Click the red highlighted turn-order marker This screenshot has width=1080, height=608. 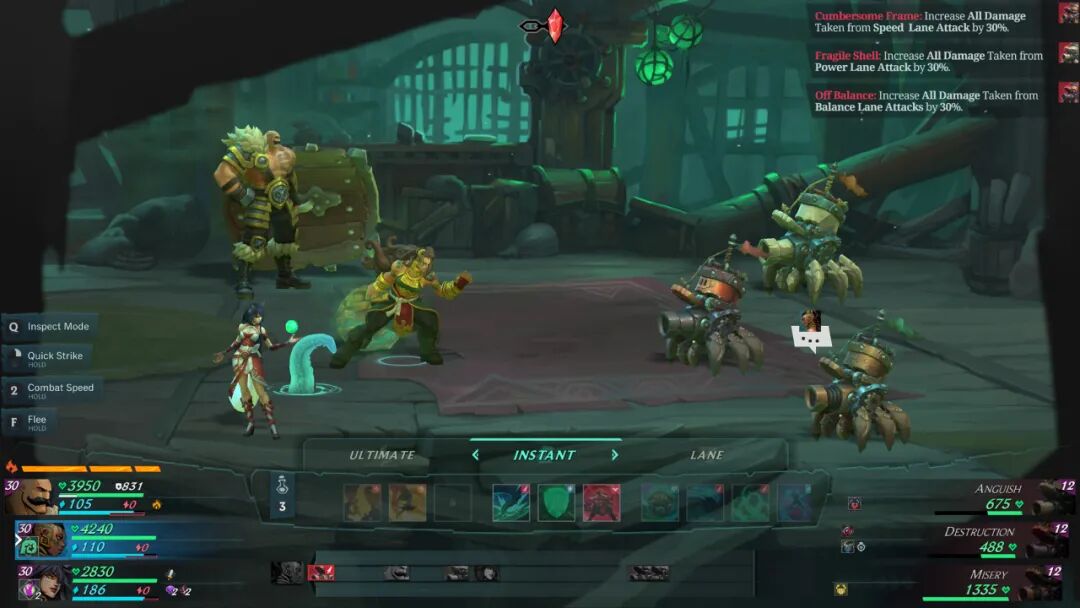[321, 572]
